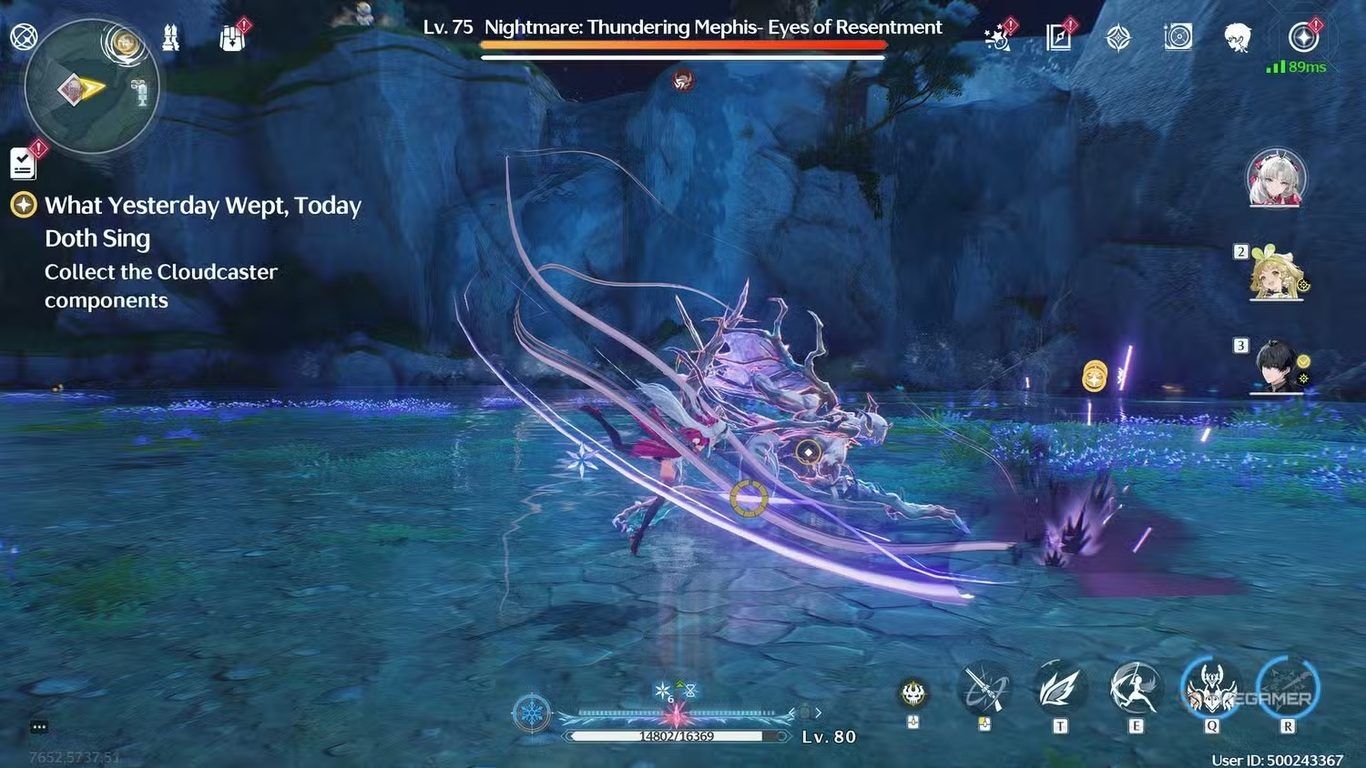Trigger the horned armor Echo skill
1366x768 pixels.
1211,688
